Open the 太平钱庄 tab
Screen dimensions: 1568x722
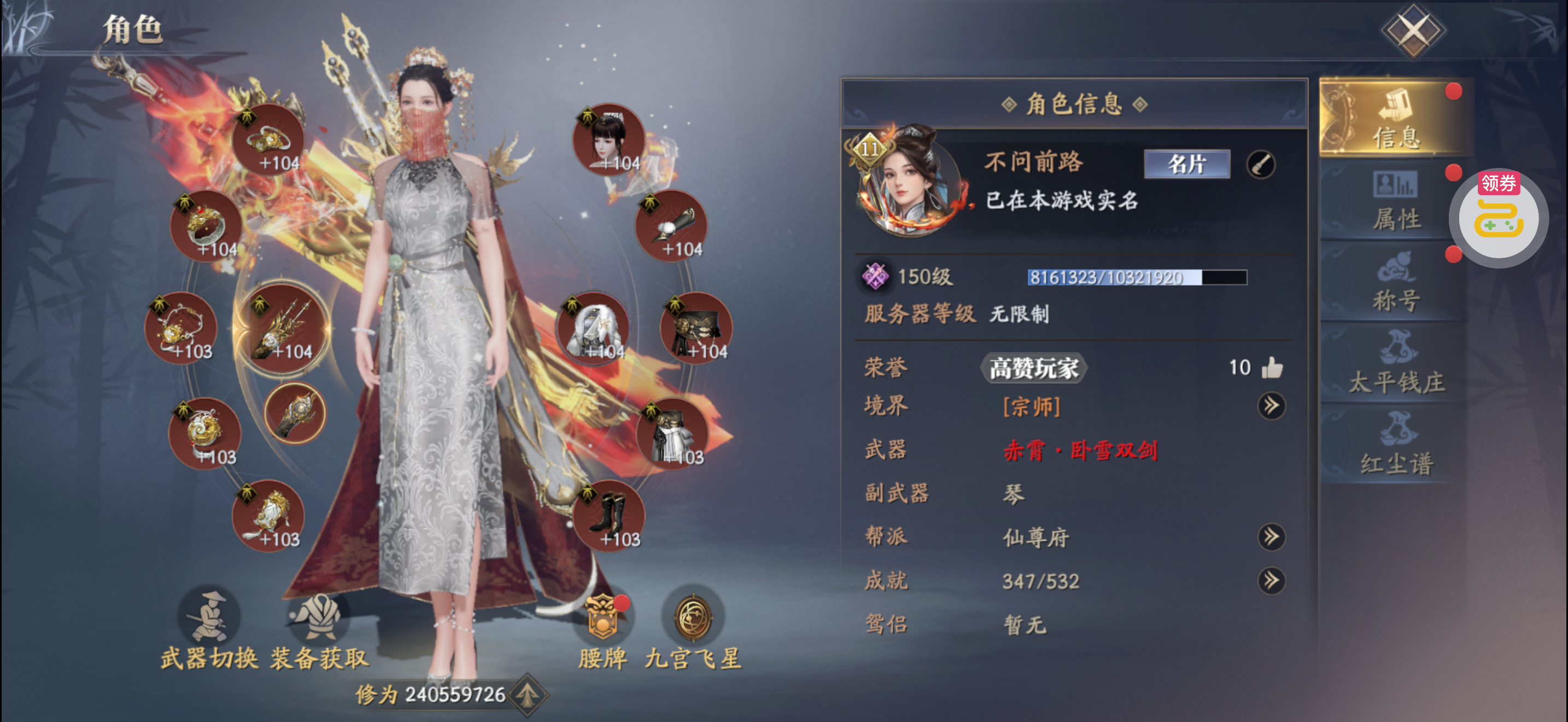[1395, 363]
